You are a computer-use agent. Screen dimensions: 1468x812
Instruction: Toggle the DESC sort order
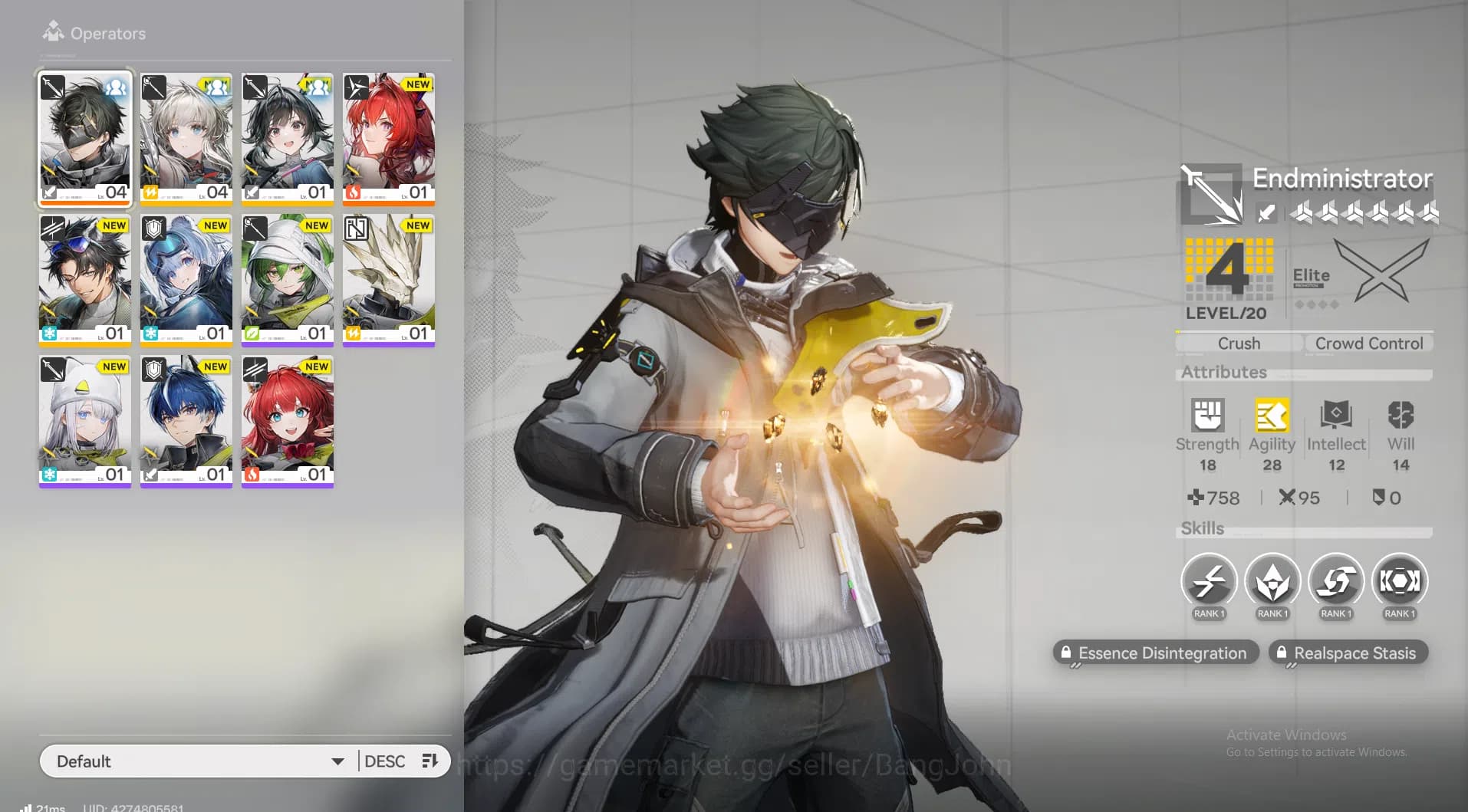coord(387,761)
